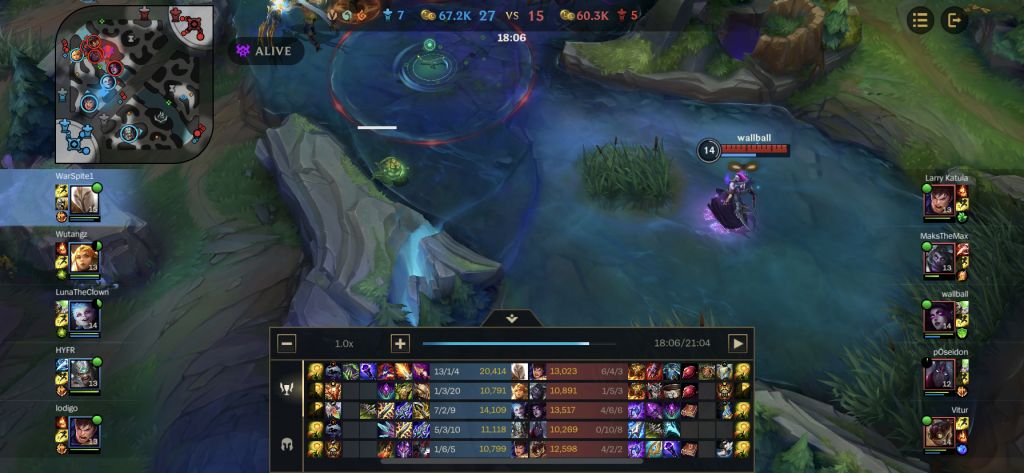Select player HYFR's portrait
This screenshot has height=473, width=1024.
[x=82, y=373]
